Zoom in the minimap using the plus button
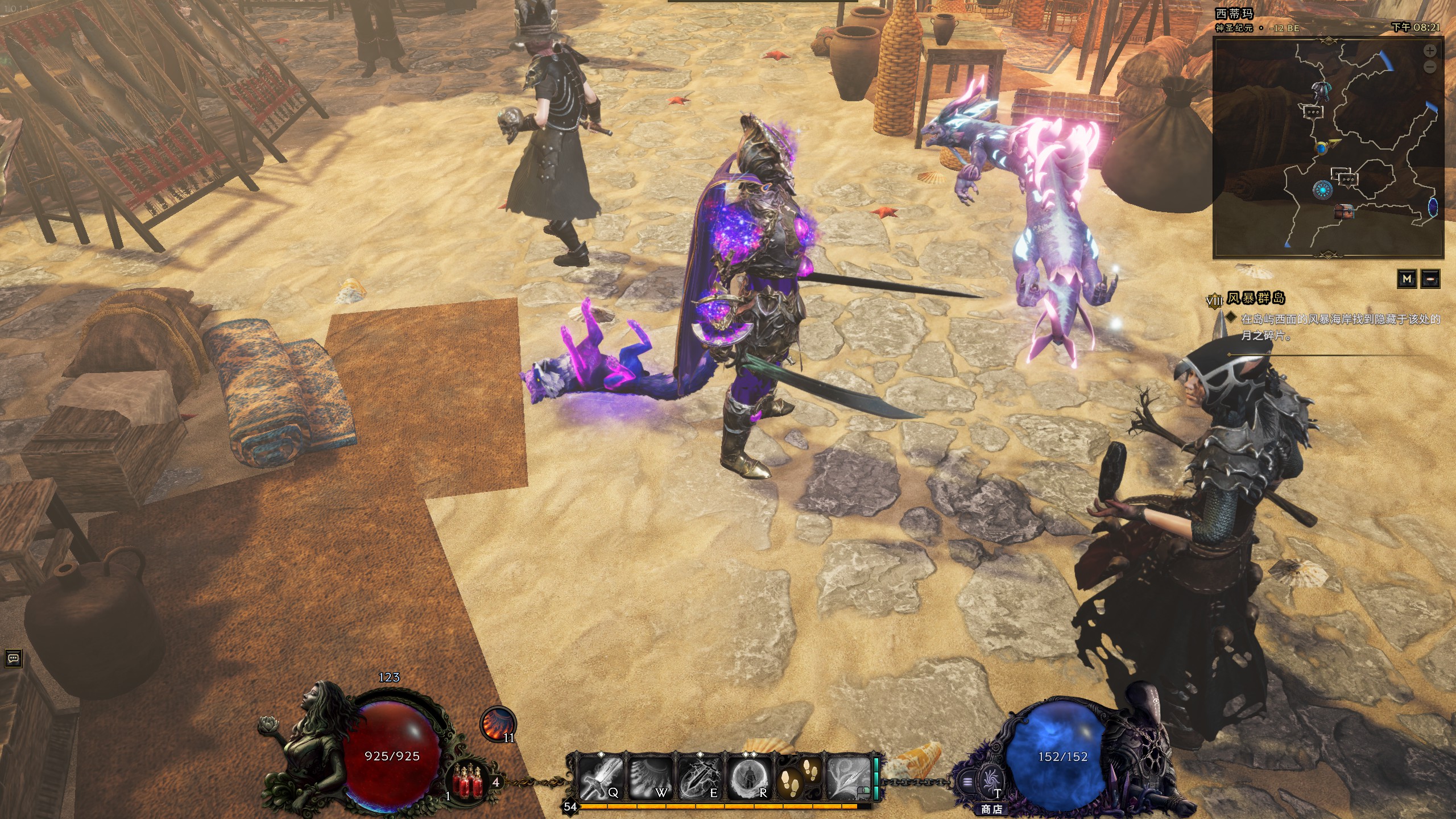 click(x=1430, y=51)
